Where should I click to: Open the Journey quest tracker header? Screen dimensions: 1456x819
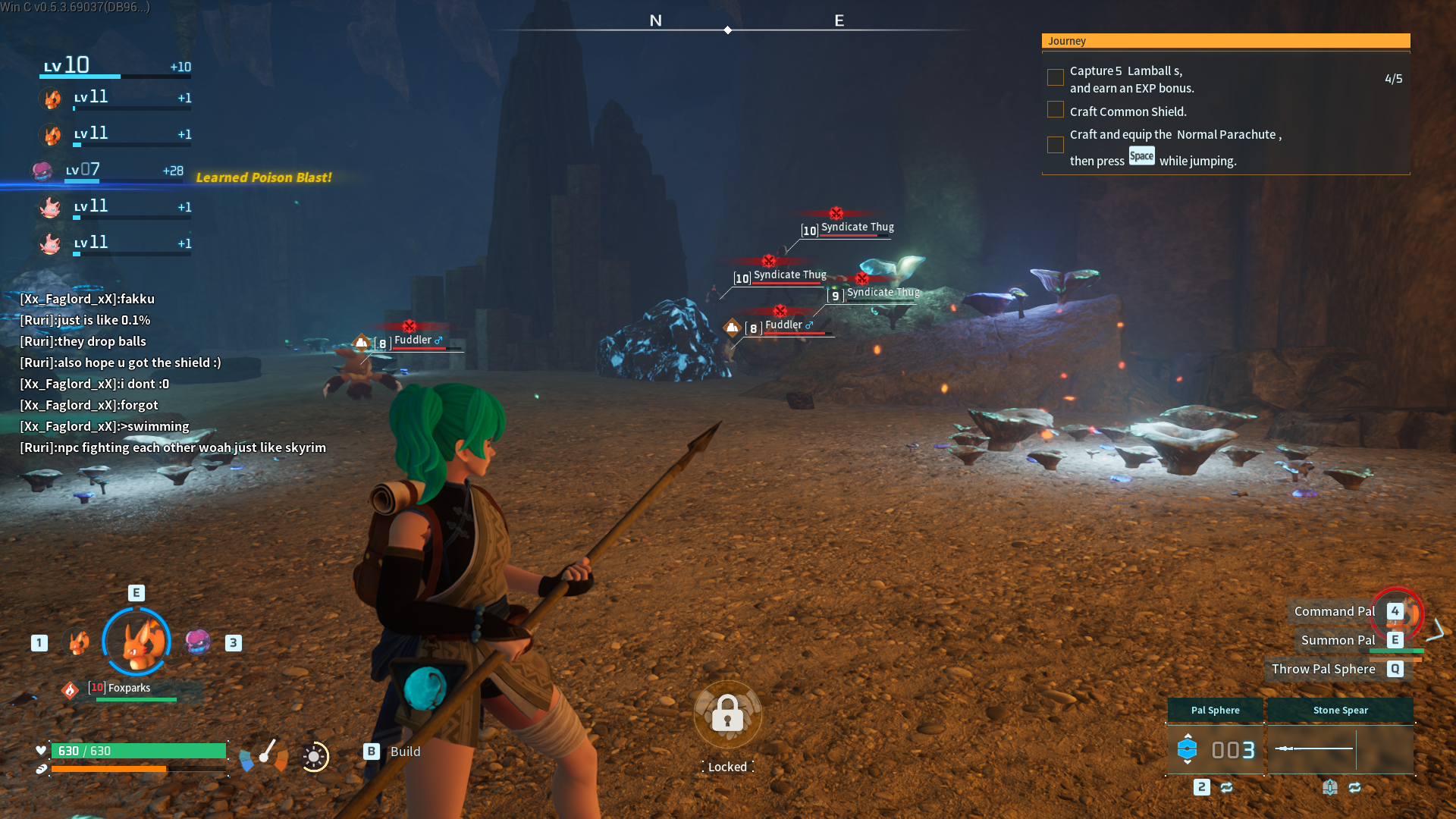tap(1225, 41)
